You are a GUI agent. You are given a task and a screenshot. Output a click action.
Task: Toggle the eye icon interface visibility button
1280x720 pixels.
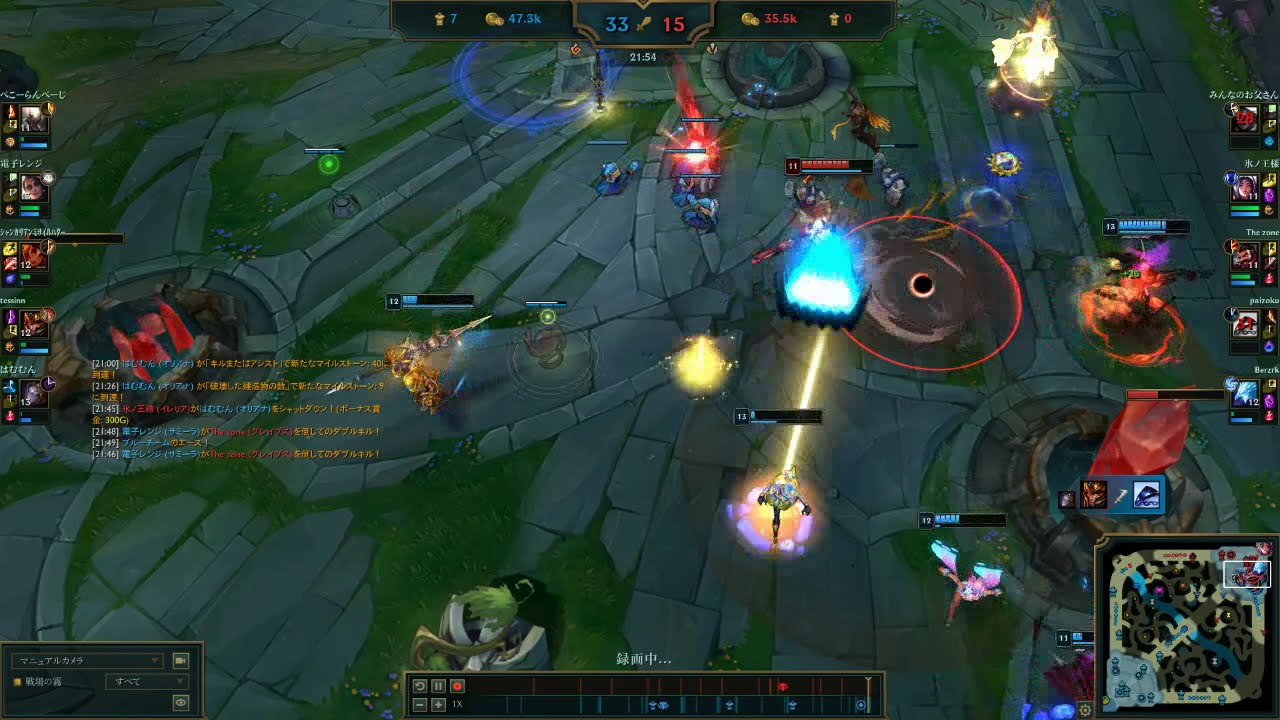click(181, 702)
